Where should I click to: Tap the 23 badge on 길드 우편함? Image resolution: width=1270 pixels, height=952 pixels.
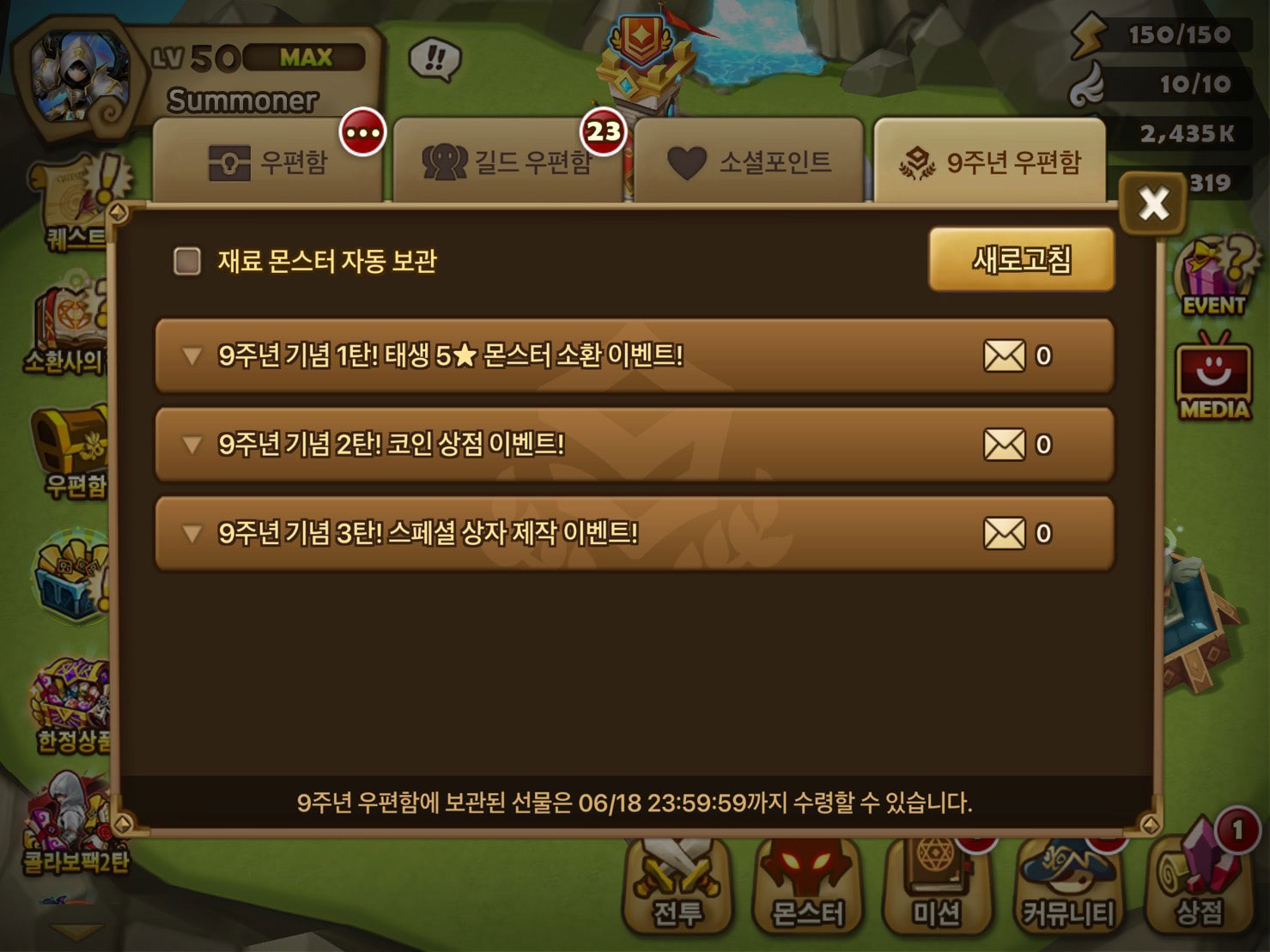pos(604,130)
